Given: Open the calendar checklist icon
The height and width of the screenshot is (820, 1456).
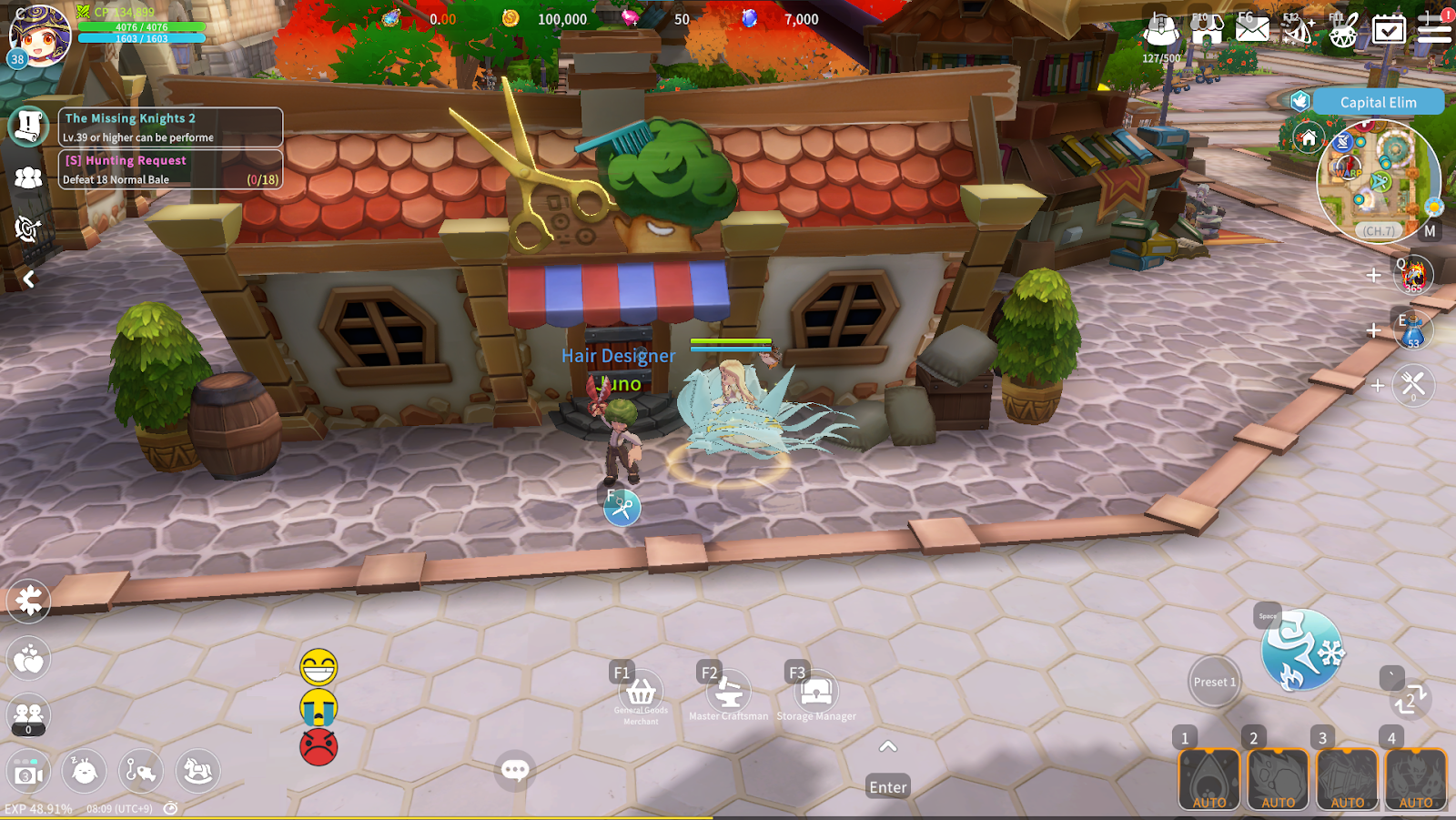Looking at the screenshot, I should click(1389, 29).
